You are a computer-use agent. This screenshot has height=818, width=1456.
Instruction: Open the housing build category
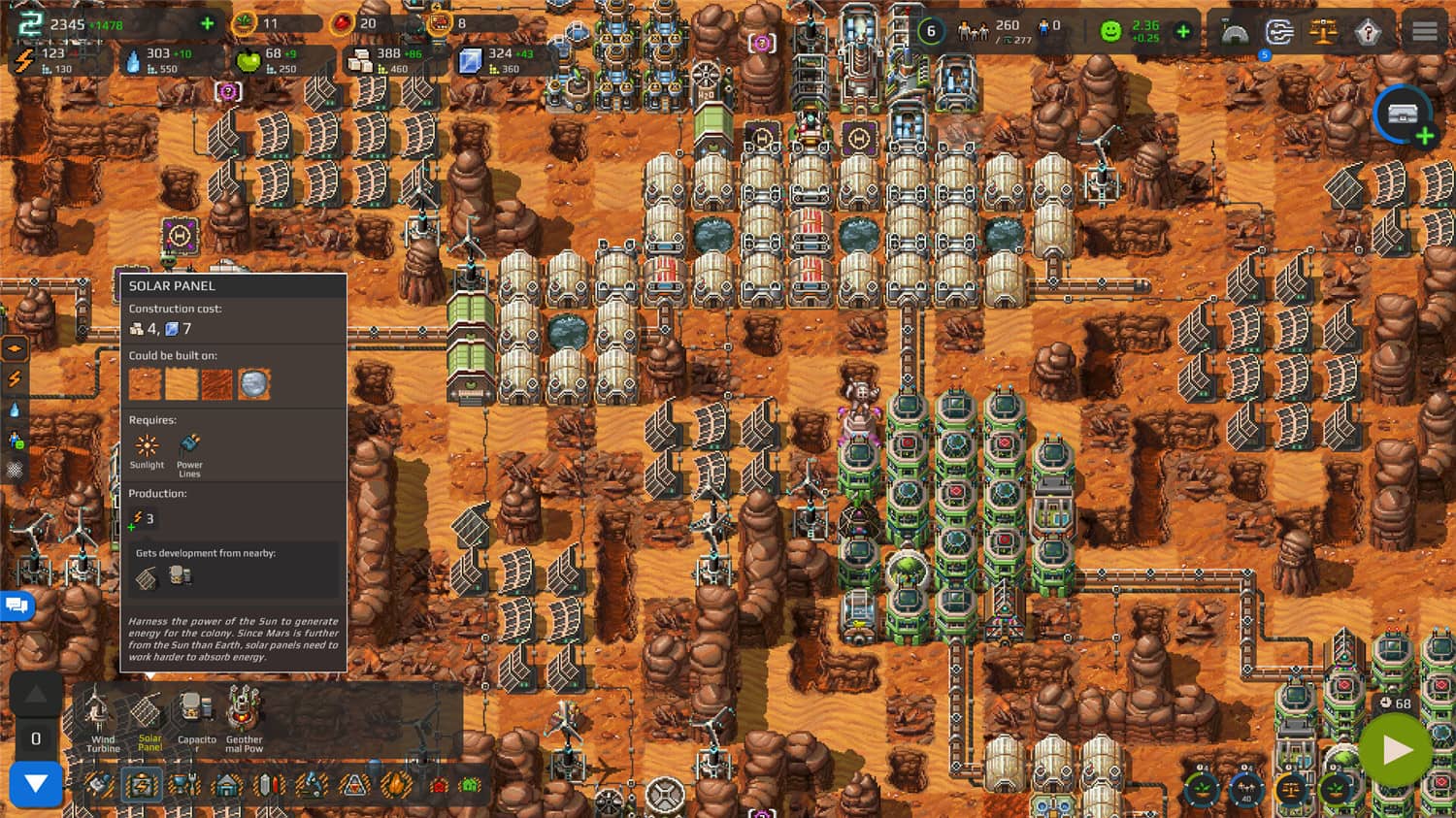coord(225,784)
